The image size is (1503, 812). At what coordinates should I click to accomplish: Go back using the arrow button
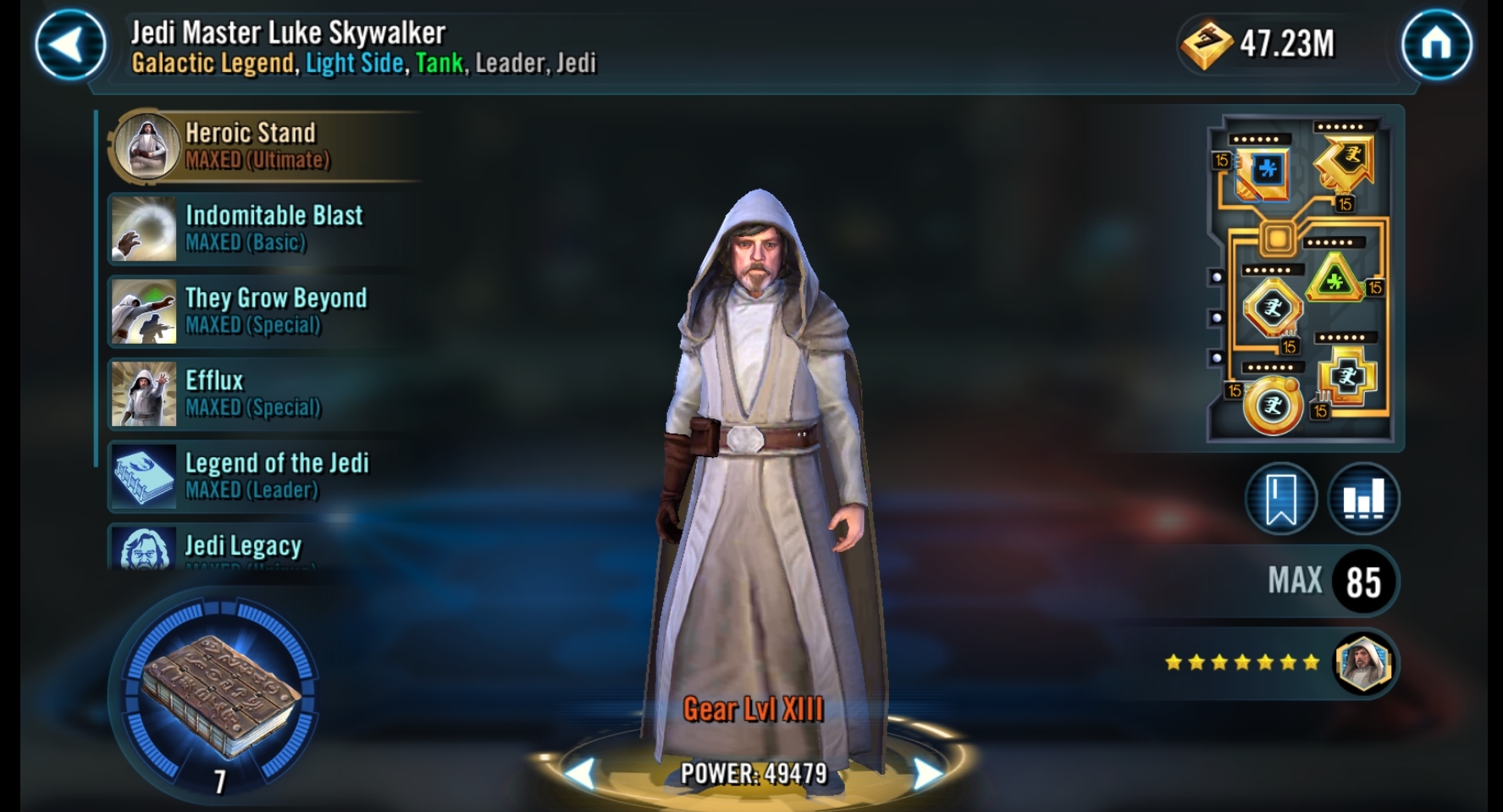[x=70, y=45]
